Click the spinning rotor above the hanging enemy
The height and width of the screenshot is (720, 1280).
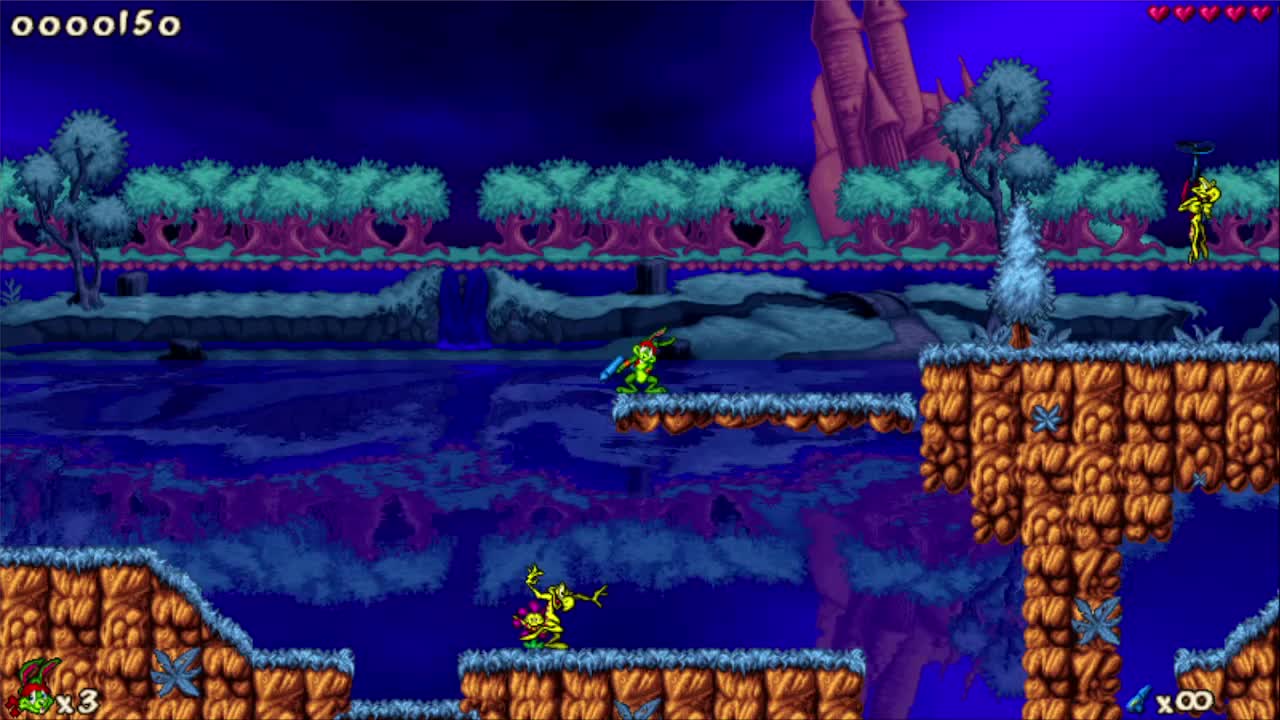1195,145
